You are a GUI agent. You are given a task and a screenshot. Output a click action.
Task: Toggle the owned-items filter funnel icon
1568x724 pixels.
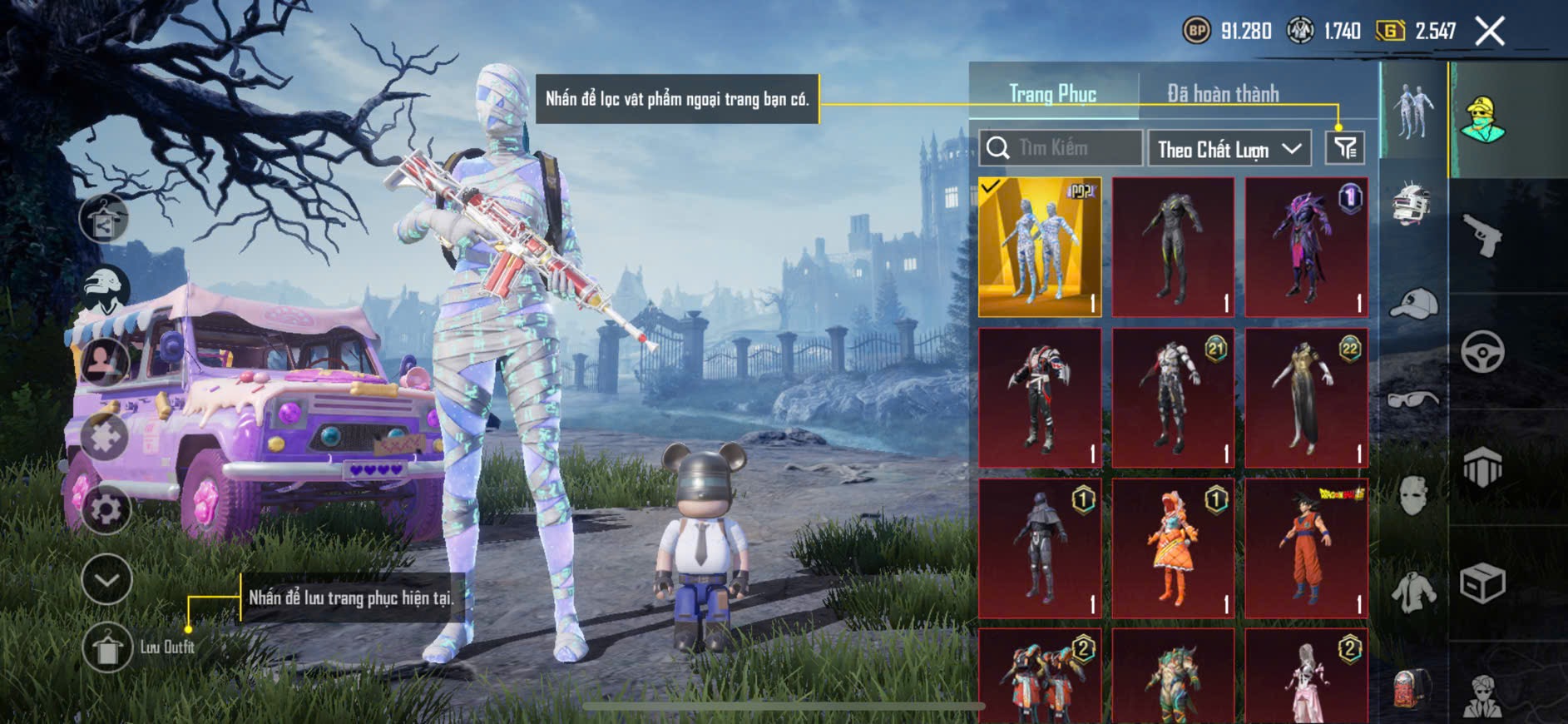point(1344,148)
